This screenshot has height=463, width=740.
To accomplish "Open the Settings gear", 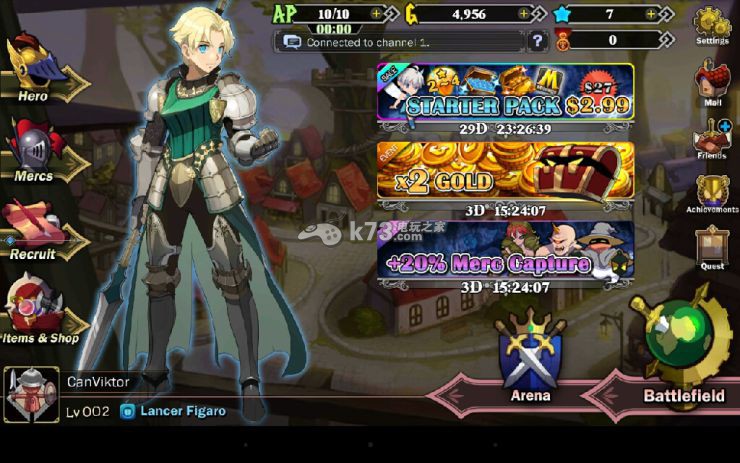I will coord(711,25).
